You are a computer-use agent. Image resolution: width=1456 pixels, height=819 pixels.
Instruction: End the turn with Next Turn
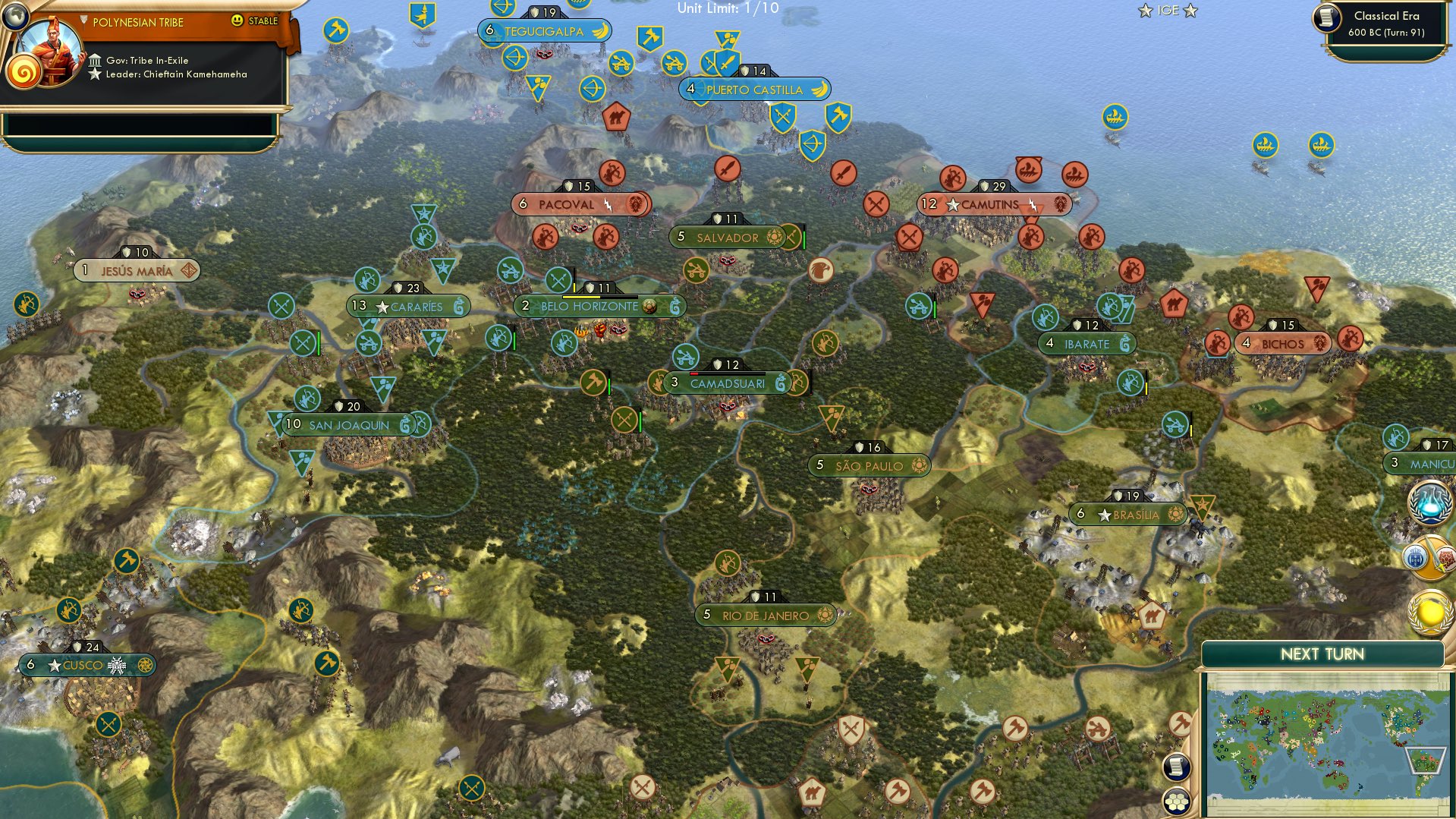1322,654
